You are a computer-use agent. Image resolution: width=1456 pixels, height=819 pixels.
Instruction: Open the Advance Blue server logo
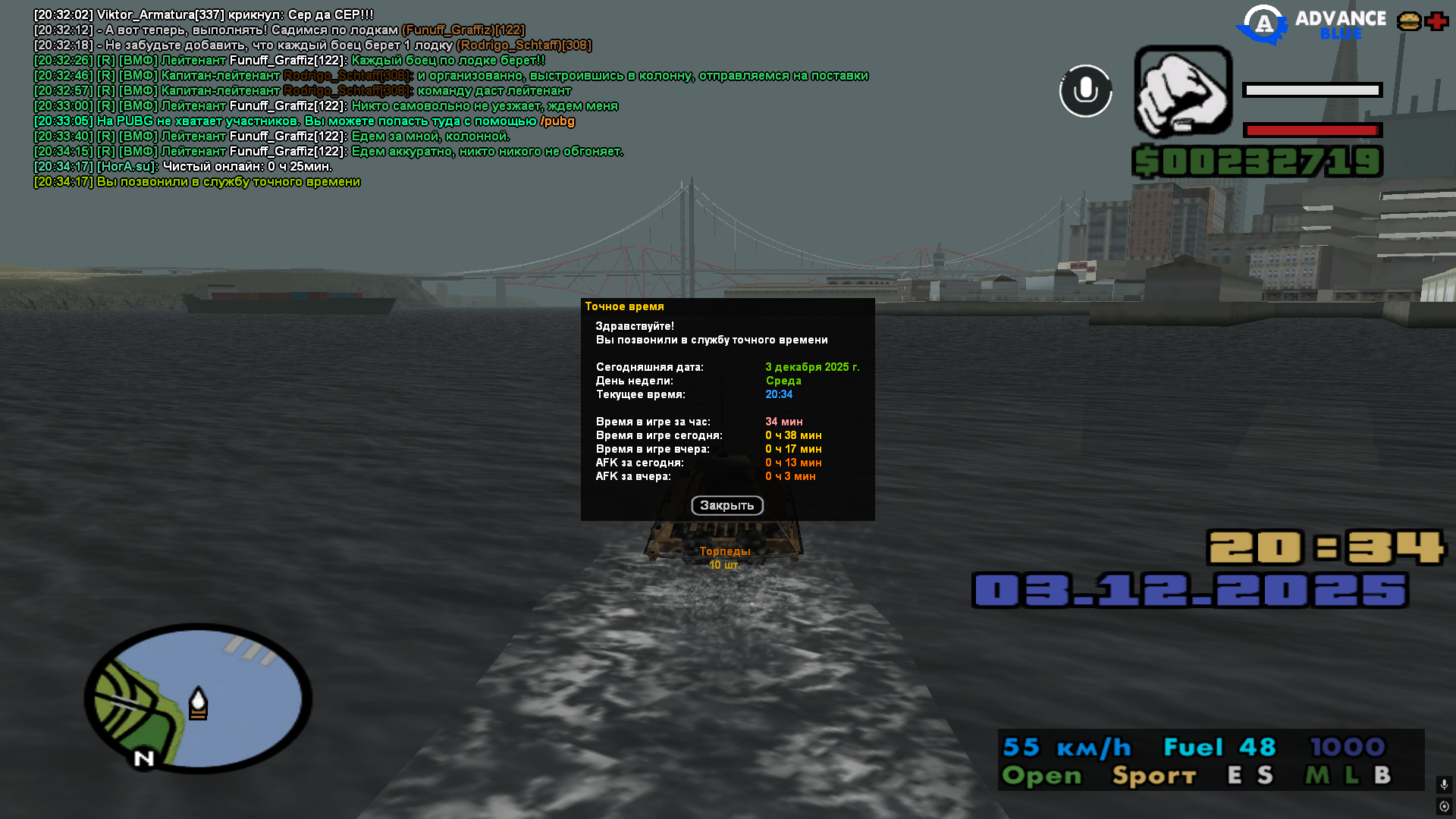[x=1311, y=24]
